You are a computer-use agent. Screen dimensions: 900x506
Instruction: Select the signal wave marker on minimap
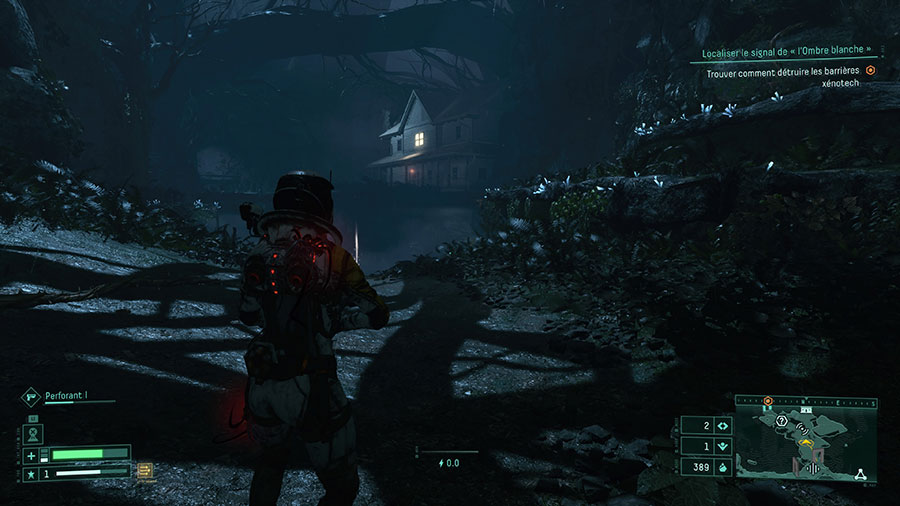pyautogui.click(x=802, y=427)
